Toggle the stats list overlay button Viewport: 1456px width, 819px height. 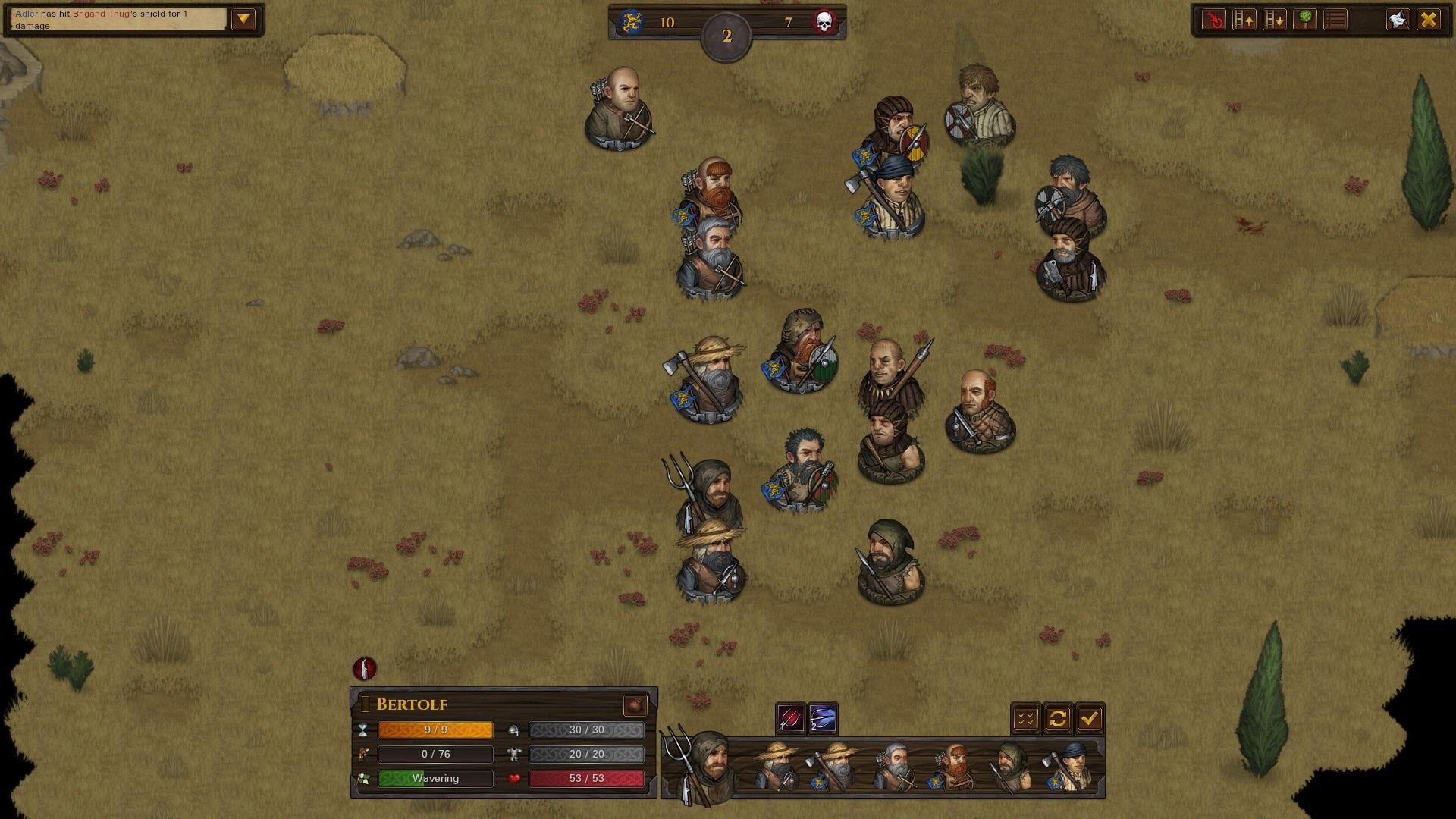[x=1336, y=20]
